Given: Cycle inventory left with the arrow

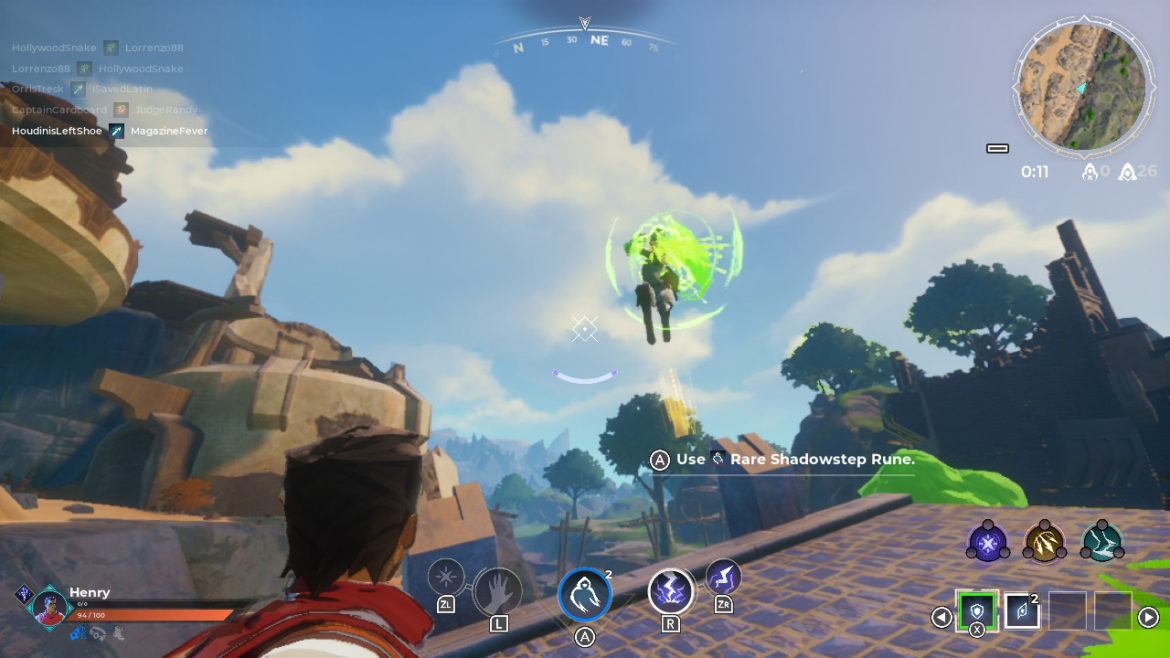Looking at the screenshot, I should click(x=941, y=617).
